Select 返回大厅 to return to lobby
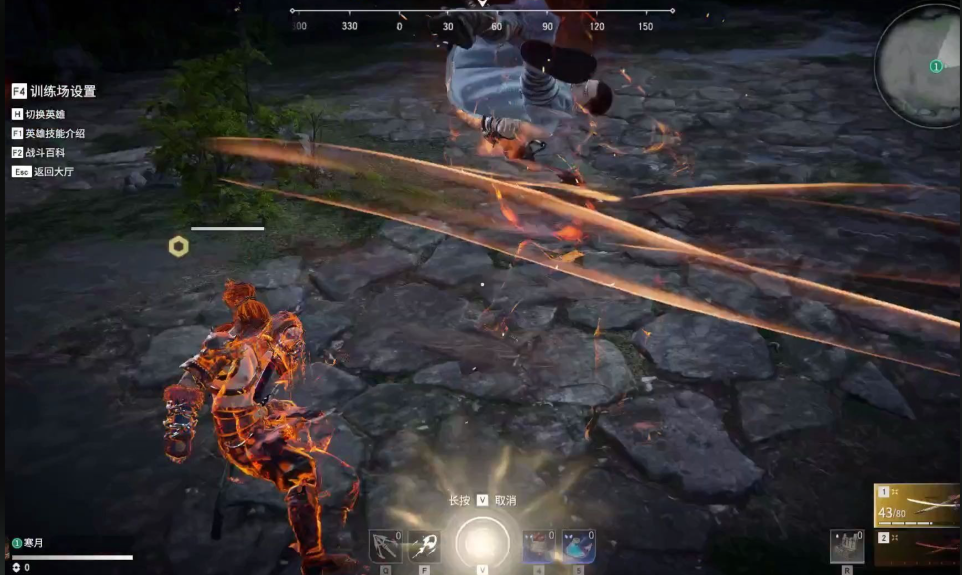Viewport: 962px width, 575px height. [x=46, y=172]
